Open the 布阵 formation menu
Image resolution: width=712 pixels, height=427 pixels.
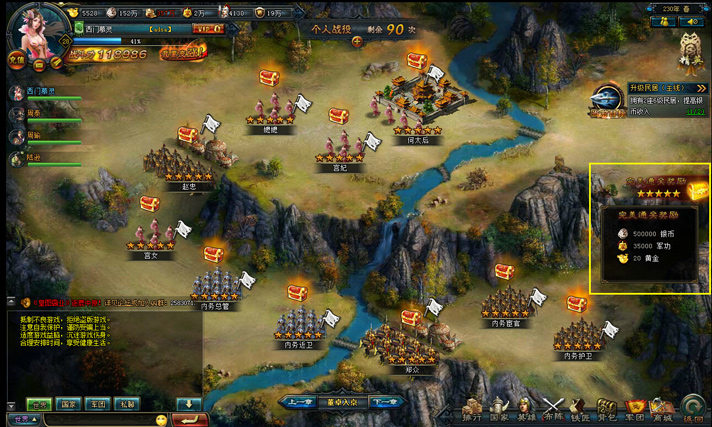(553, 409)
